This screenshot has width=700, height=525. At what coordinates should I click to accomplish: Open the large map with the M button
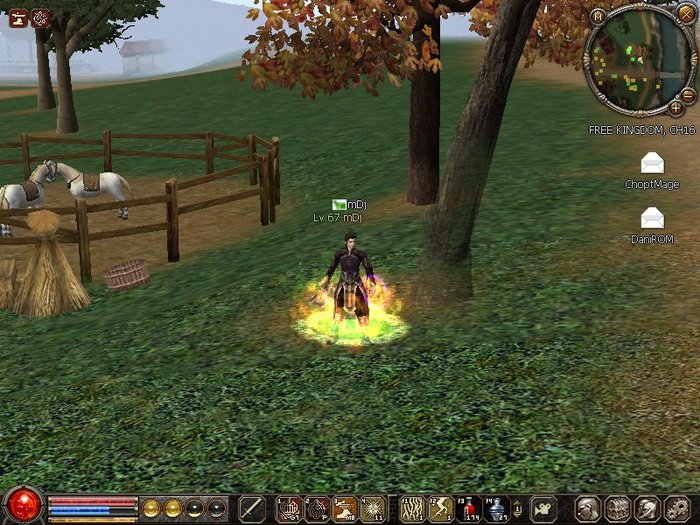click(598, 16)
